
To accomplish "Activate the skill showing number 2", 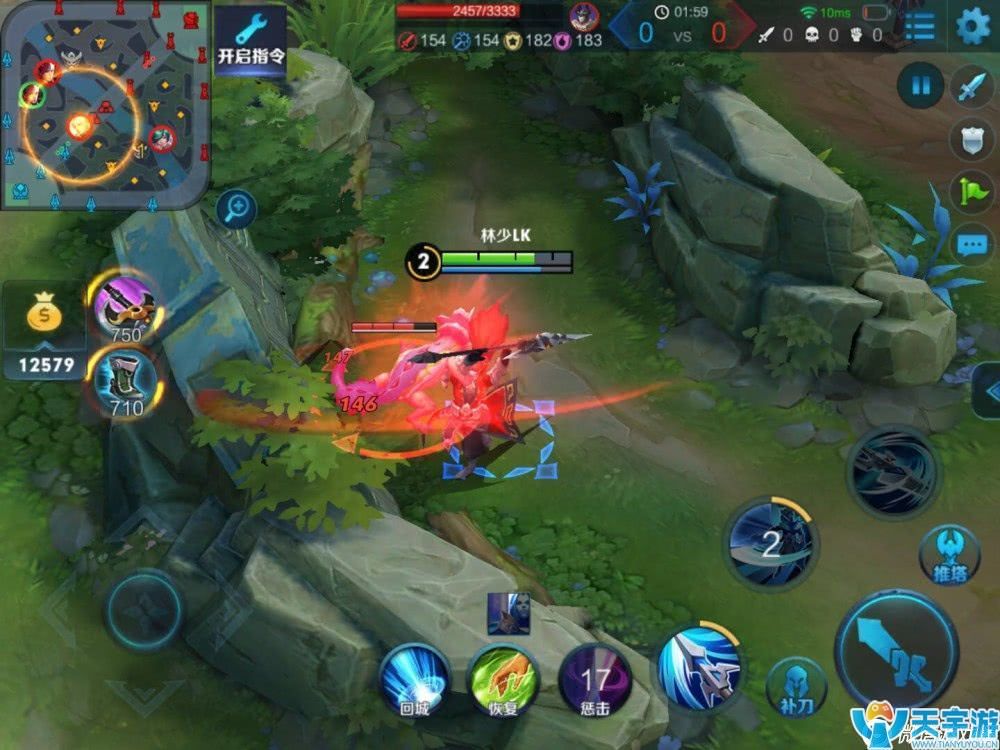I will click(771, 544).
